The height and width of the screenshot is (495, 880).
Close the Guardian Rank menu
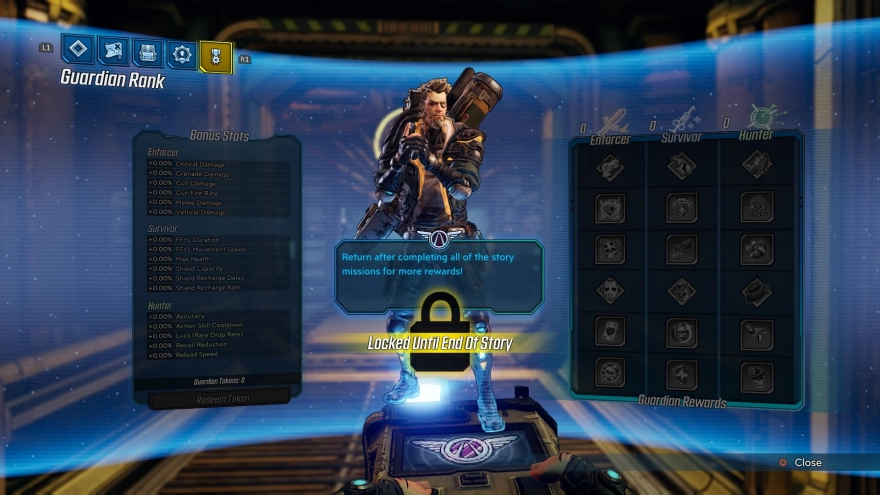[800, 462]
